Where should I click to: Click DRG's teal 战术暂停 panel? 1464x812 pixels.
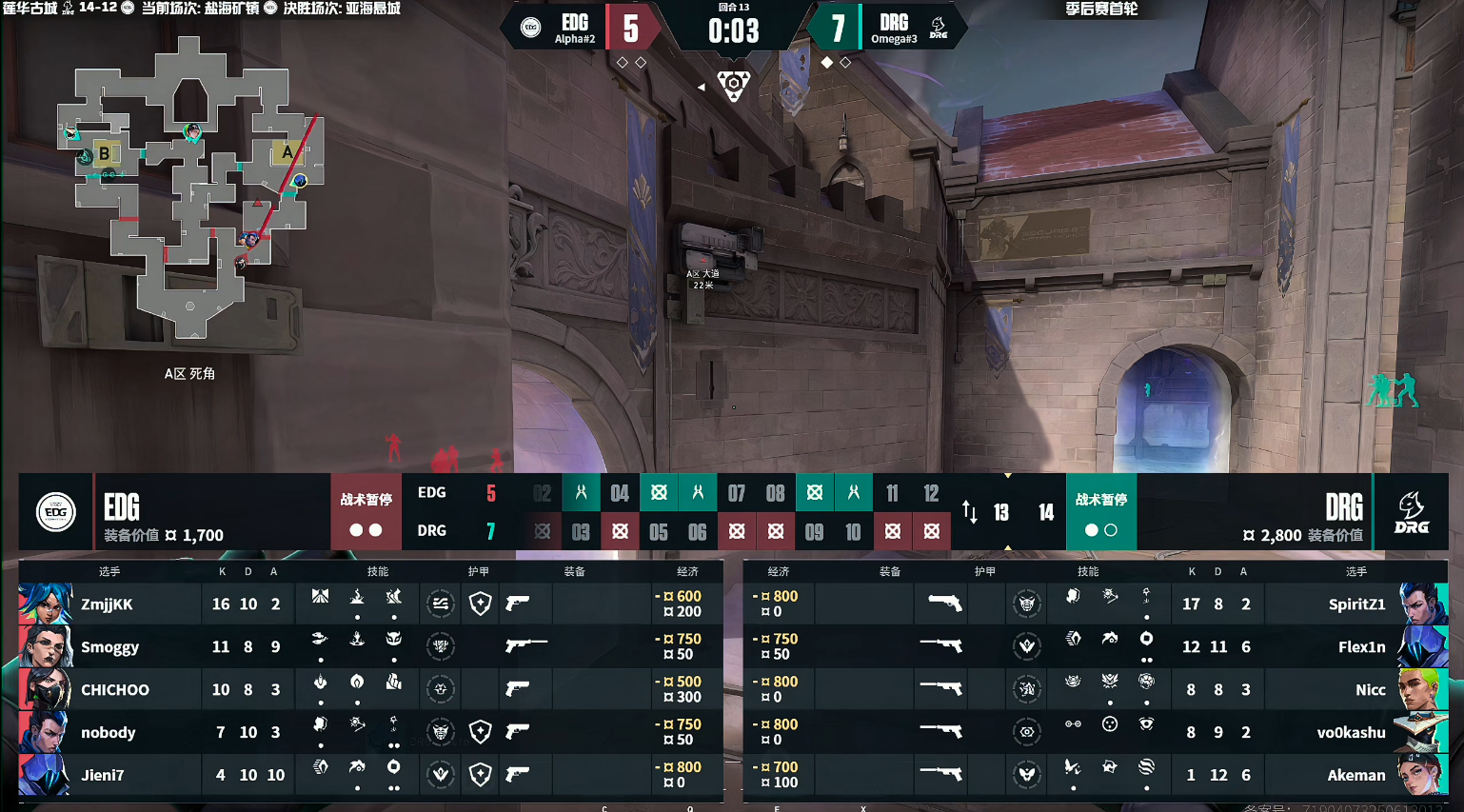point(1100,511)
